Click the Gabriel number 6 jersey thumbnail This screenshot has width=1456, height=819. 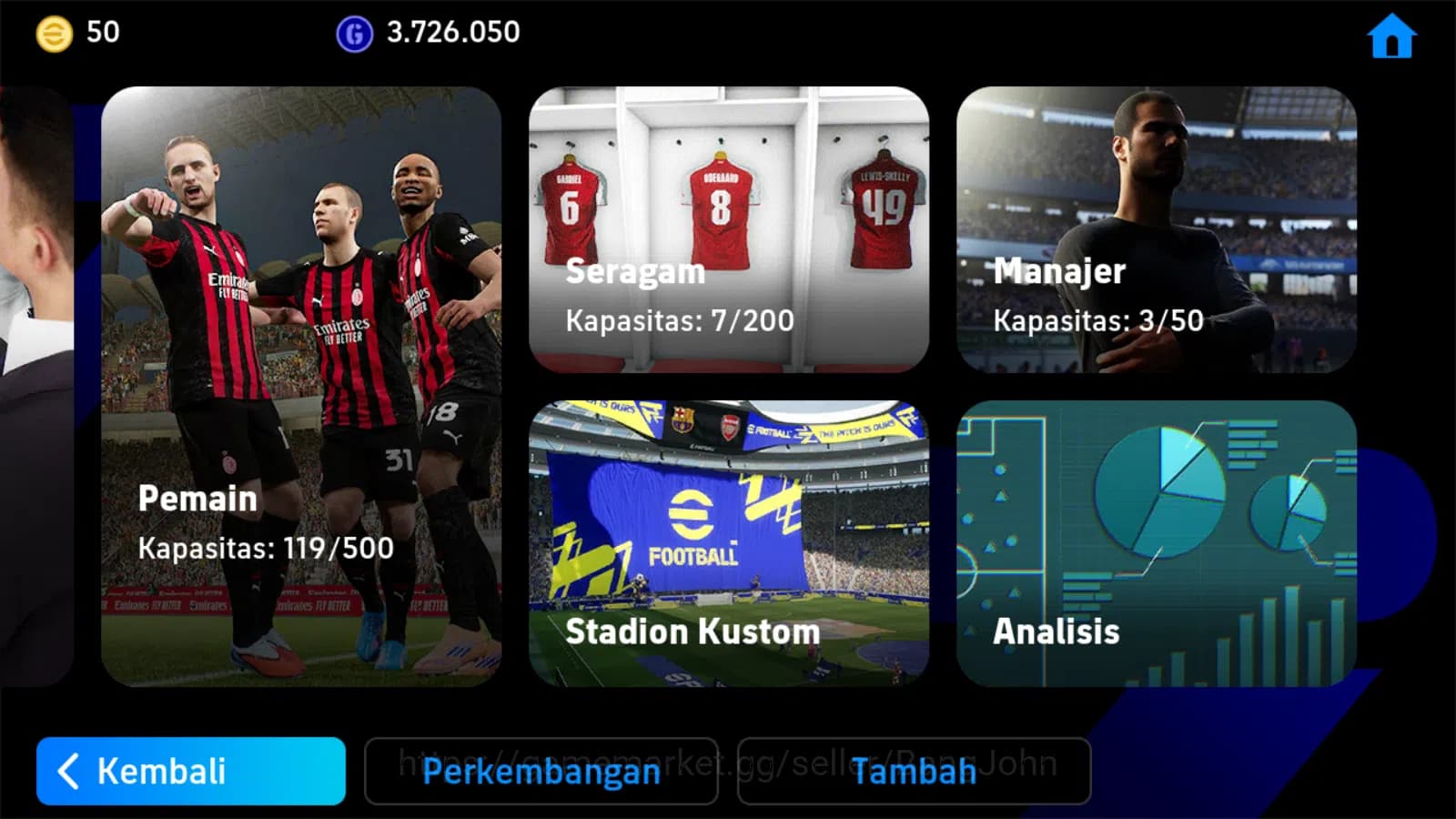[569, 205]
